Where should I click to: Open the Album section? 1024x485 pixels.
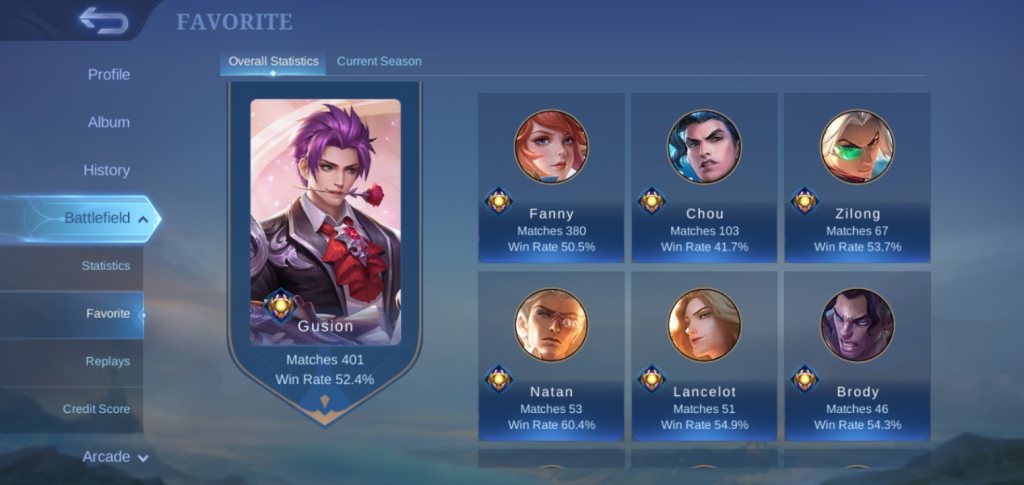click(x=109, y=122)
